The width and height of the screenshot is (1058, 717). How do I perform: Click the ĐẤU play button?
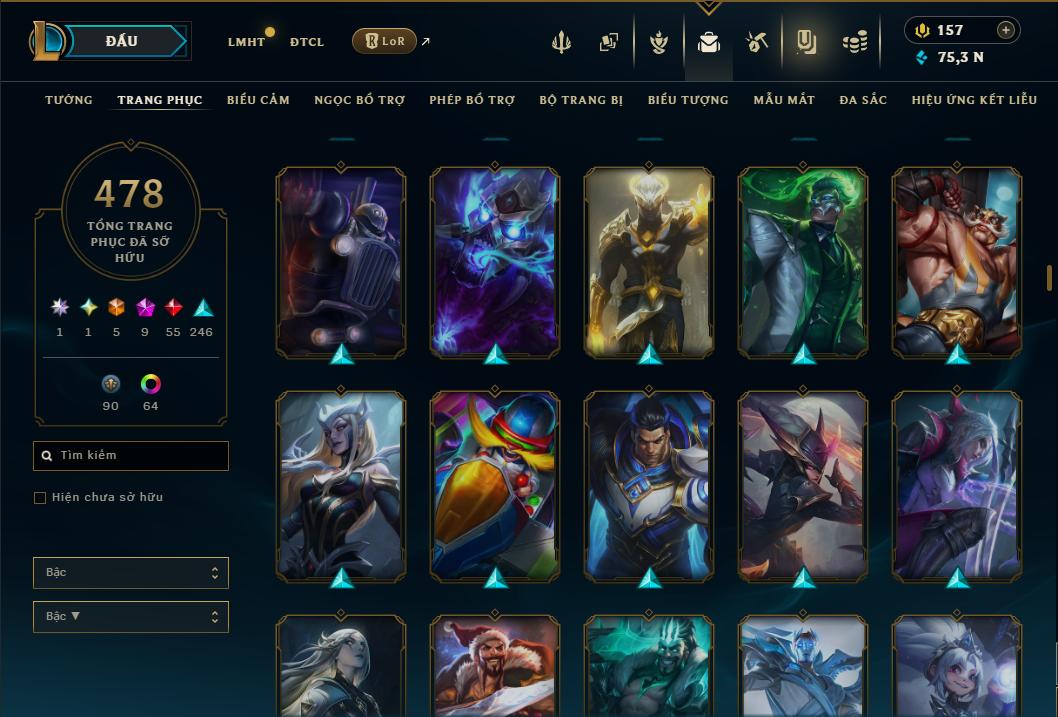(122, 41)
